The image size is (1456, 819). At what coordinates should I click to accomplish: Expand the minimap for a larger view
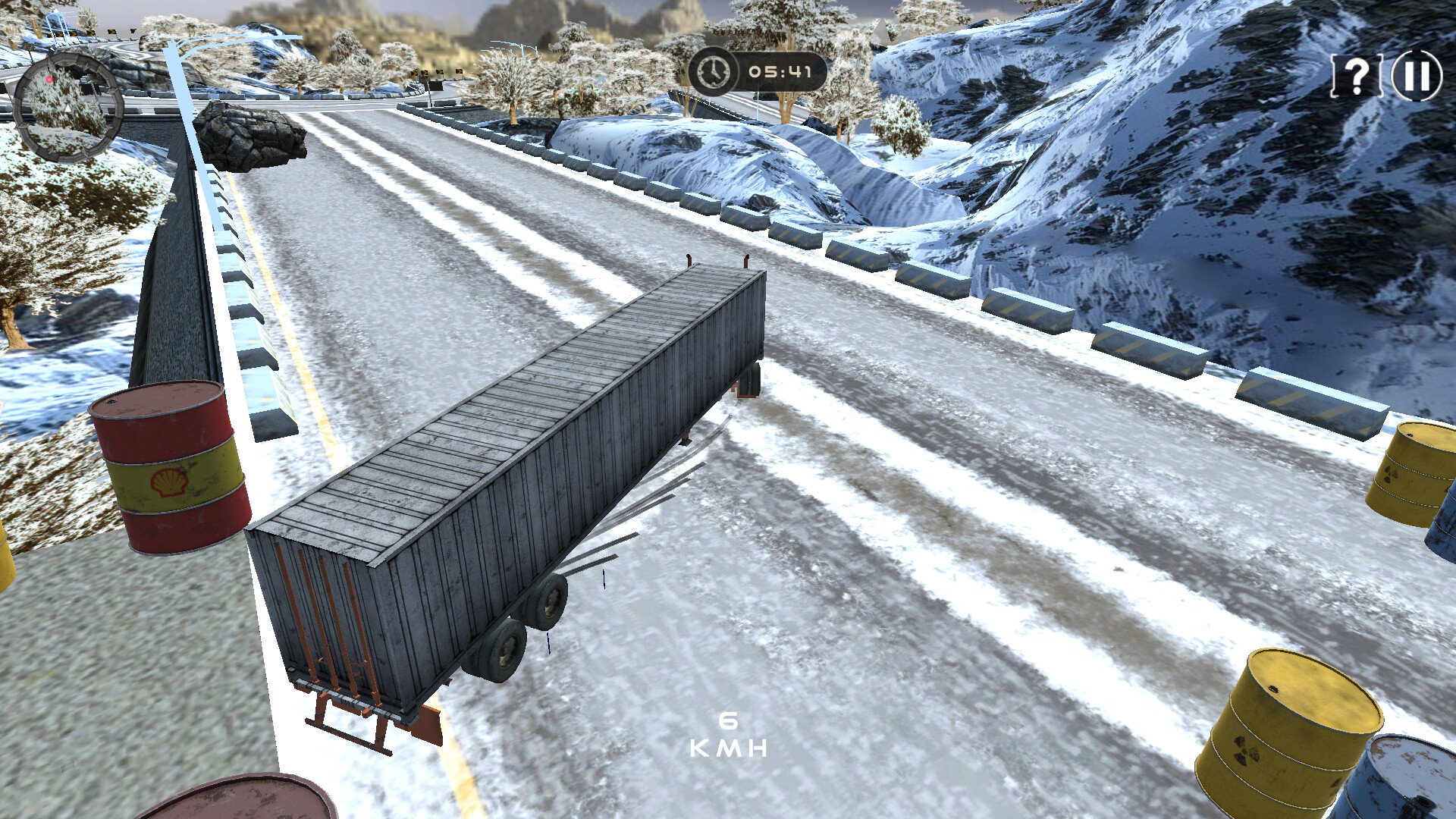click(x=68, y=102)
